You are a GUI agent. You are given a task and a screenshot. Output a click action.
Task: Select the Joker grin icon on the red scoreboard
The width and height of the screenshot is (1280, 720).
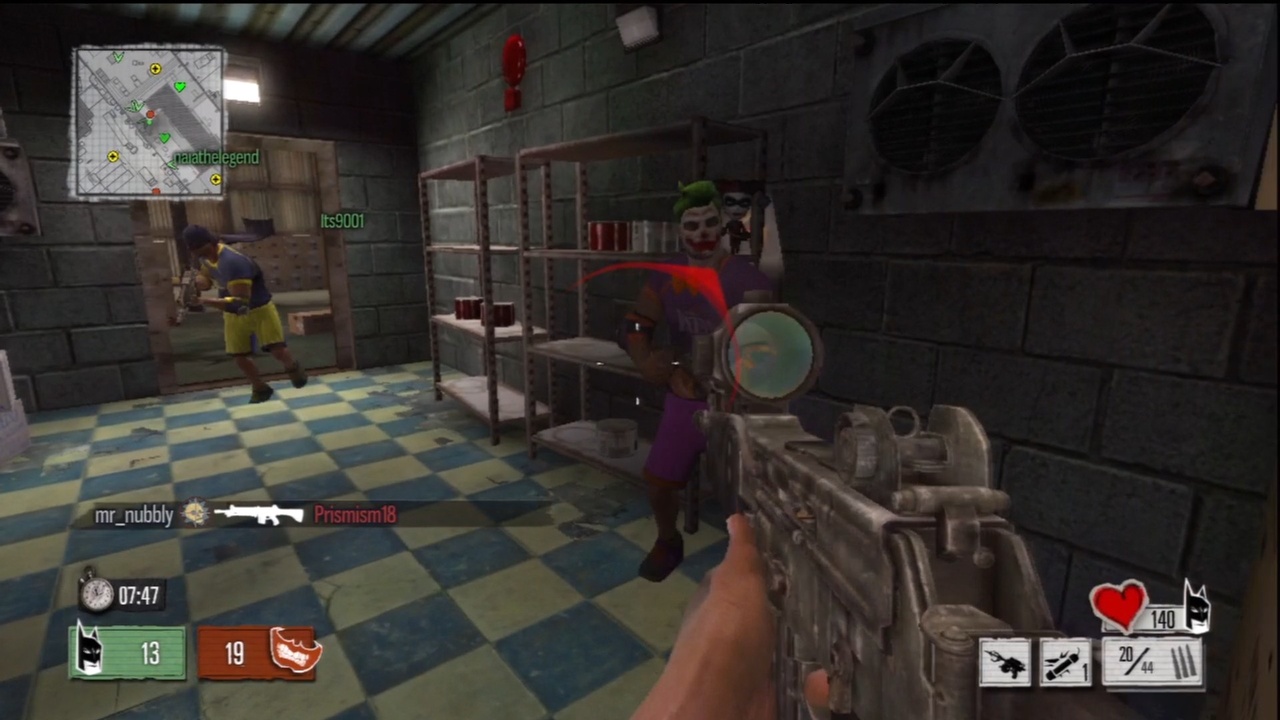[292, 652]
